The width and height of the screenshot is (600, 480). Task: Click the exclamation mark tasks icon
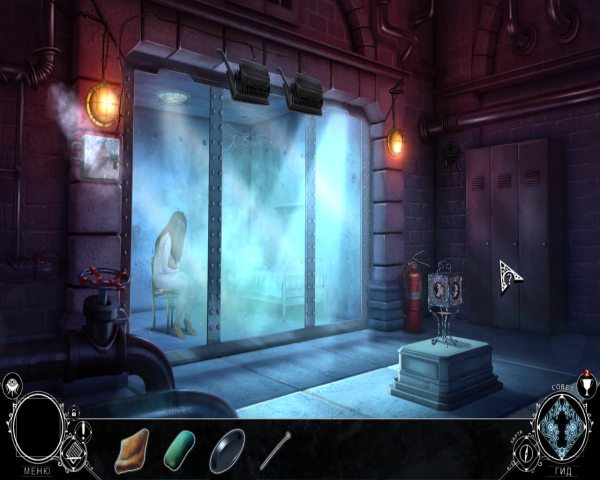tap(85, 430)
